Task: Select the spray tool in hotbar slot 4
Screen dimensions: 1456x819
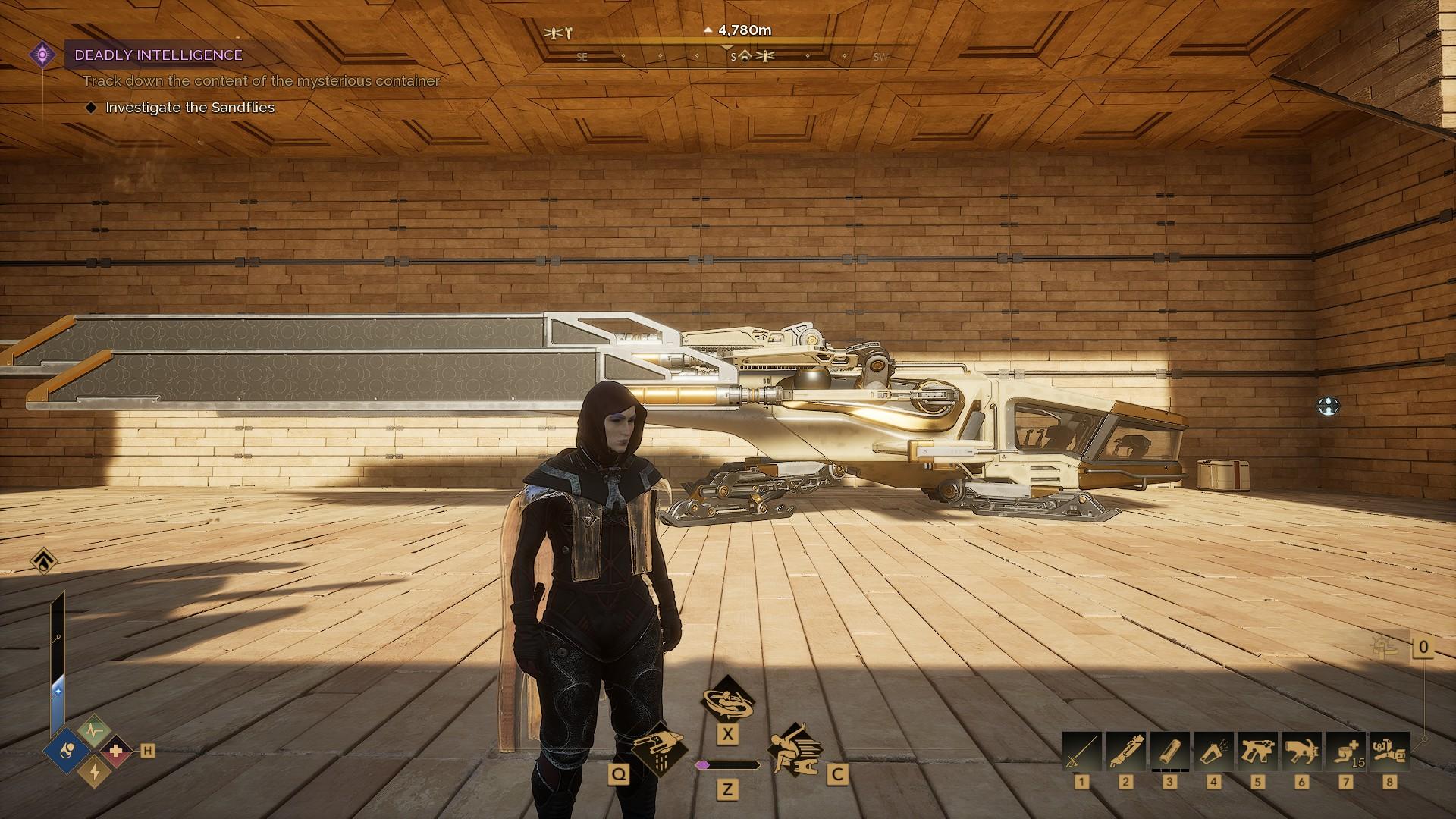Action: click(1213, 751)
